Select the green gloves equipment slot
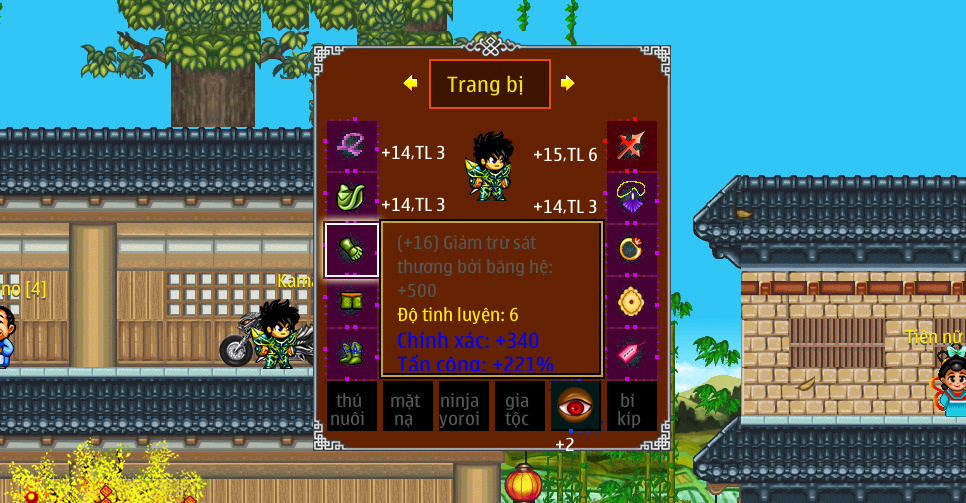This screenshot has width=966, height=503. [x=352, y=250]
